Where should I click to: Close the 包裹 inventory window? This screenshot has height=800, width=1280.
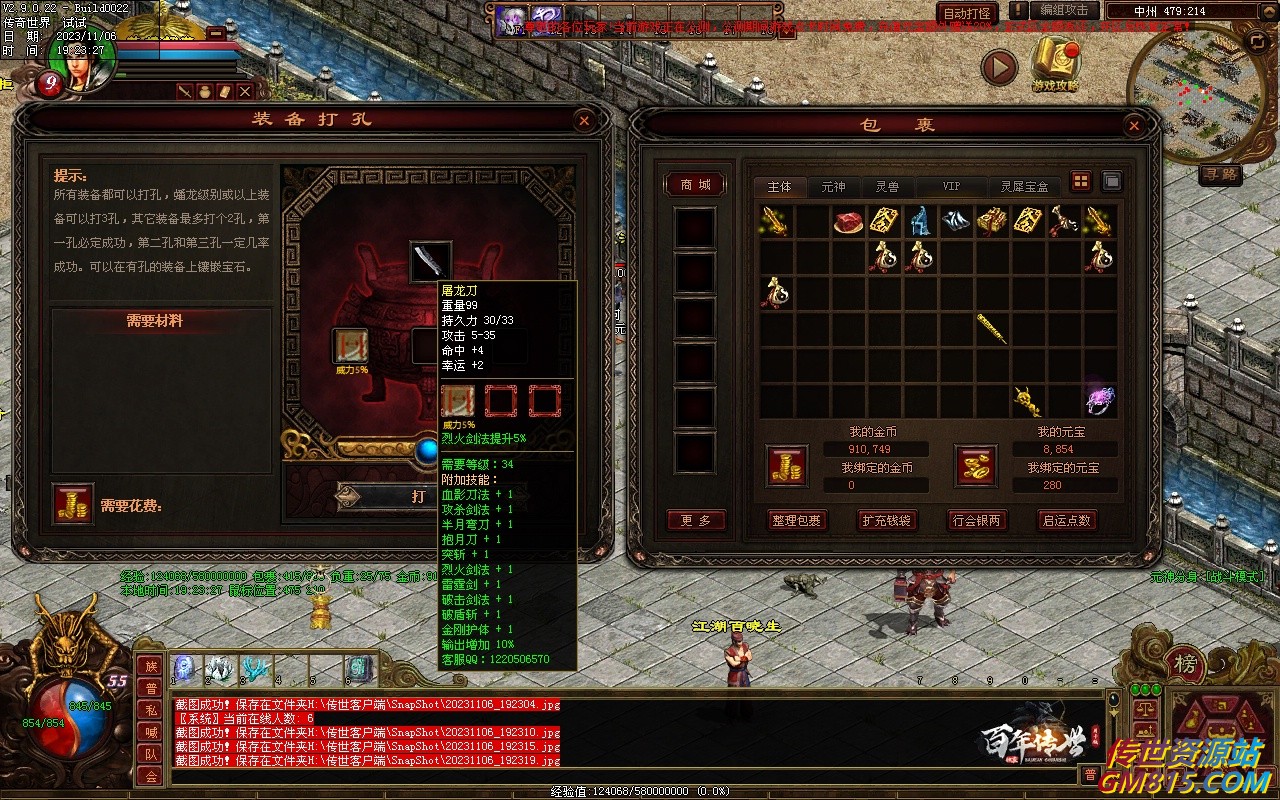click(1133, 126)
